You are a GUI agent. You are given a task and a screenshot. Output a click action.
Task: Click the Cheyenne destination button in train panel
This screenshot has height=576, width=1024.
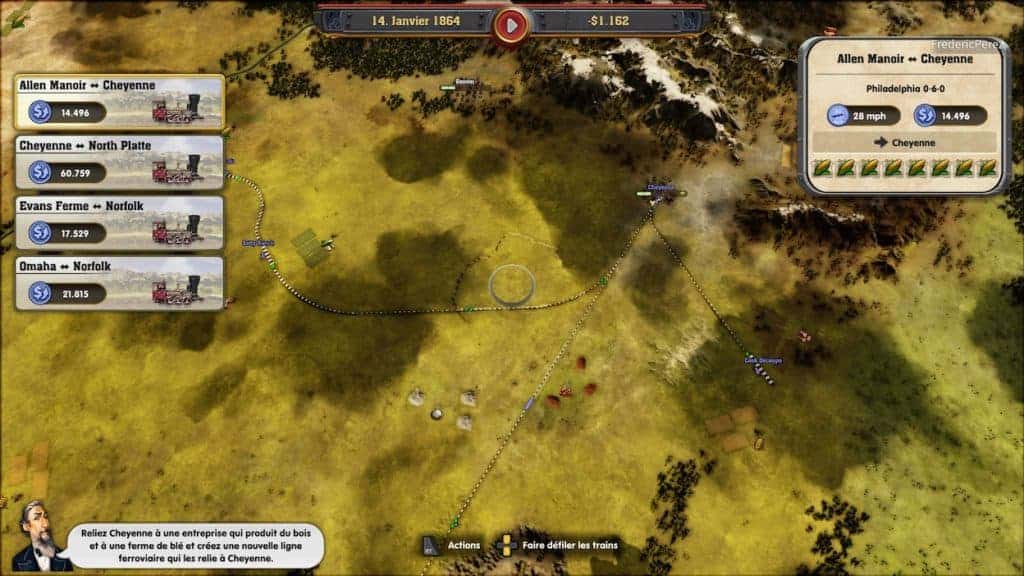coord(906,142)
